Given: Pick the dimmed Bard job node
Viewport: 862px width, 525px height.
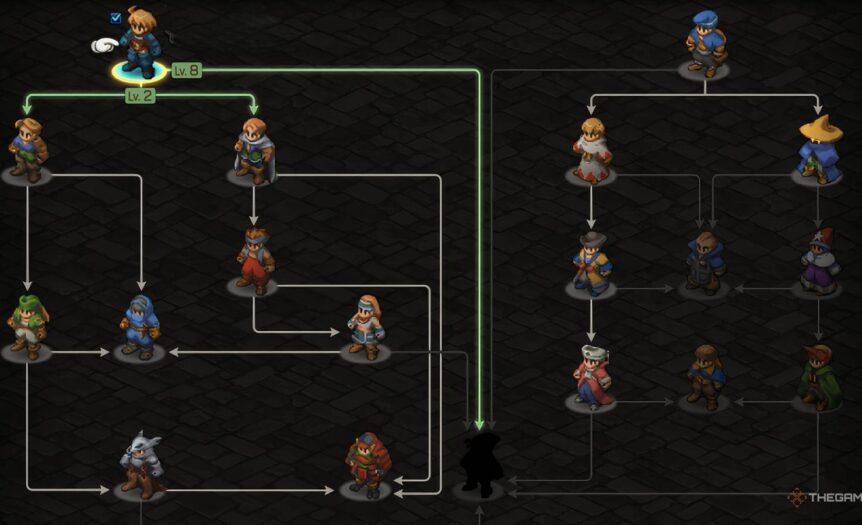Looking at the screenshot, I should 705,377.
